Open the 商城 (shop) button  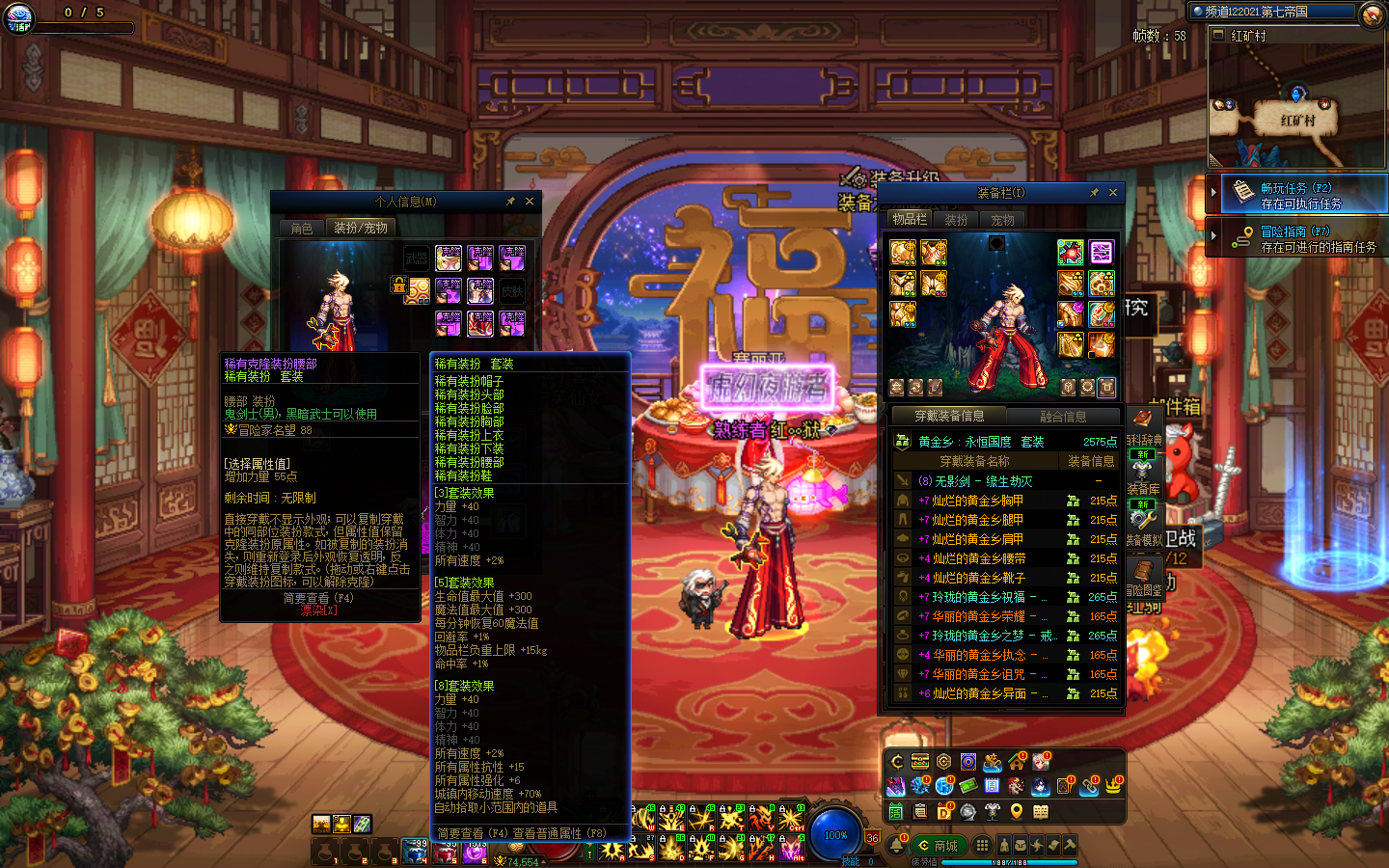click(938, 846)
